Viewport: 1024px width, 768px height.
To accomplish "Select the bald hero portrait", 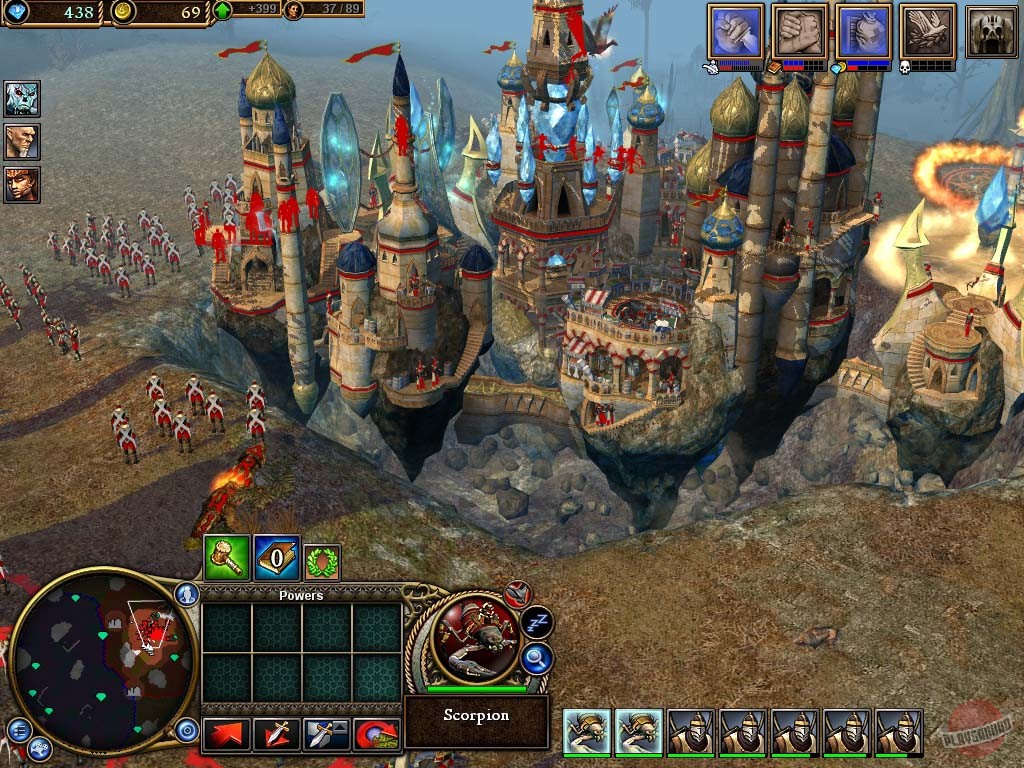I will (22, 141).
